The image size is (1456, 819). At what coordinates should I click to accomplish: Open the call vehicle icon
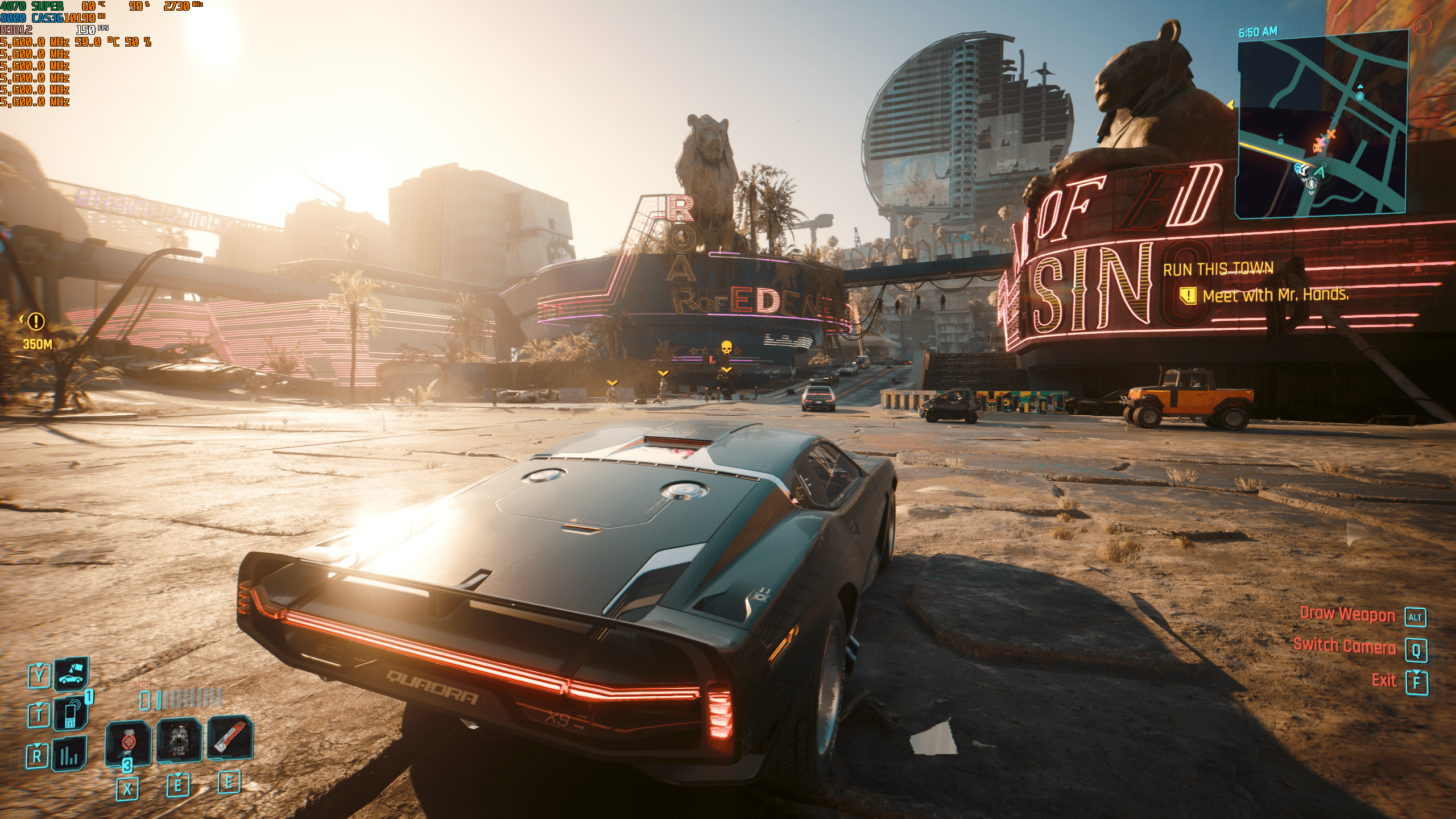(71, 674)
